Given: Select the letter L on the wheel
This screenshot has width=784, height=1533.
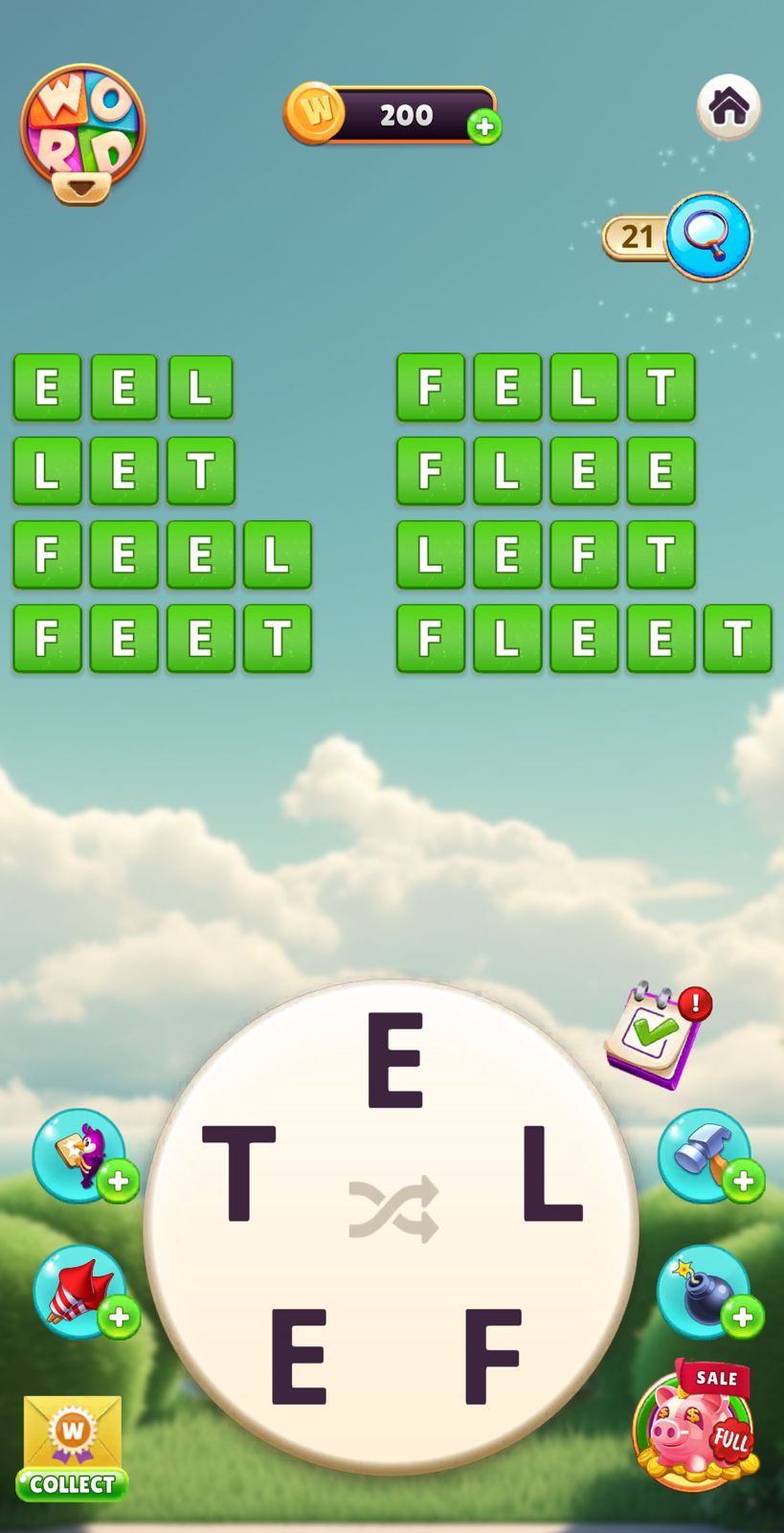Looking at the screenshot, I should pyautogui.click(x=550, y=1174).
